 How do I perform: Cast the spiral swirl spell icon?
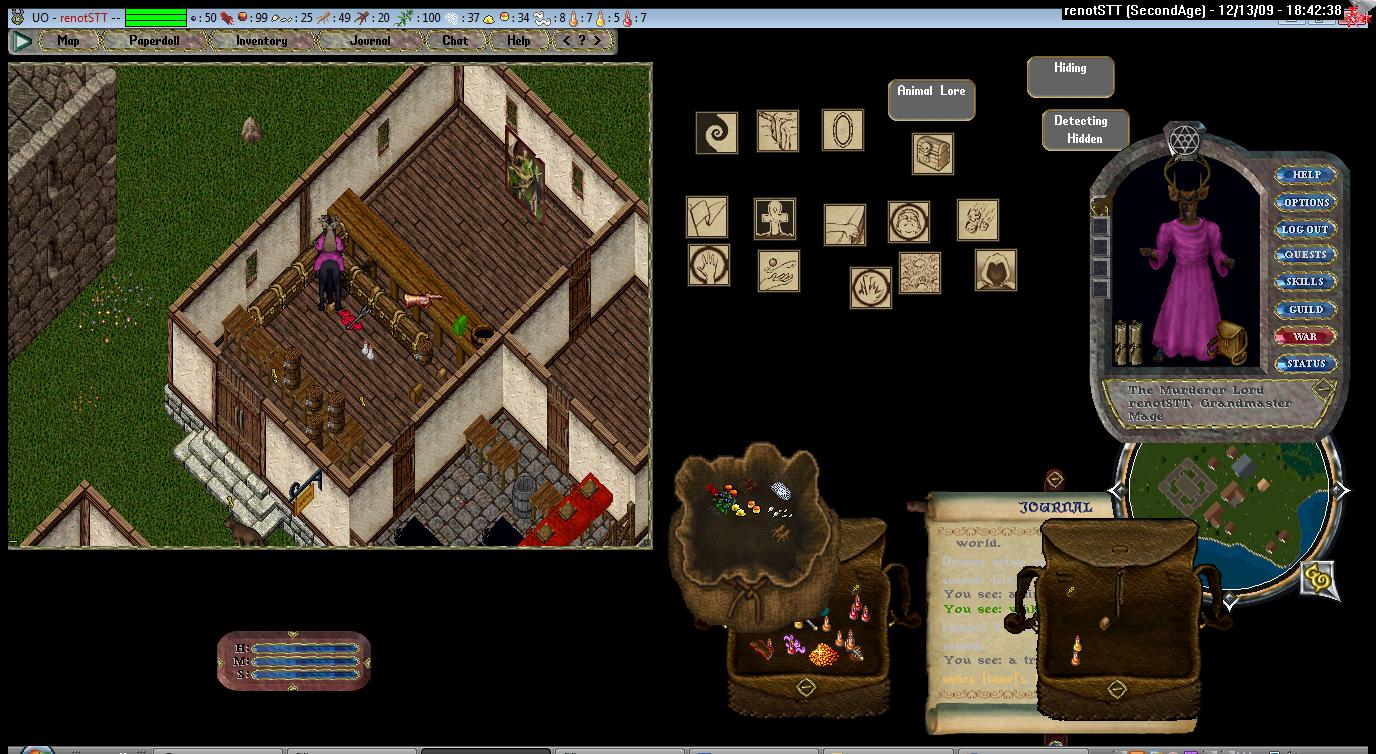coord(716,132)
